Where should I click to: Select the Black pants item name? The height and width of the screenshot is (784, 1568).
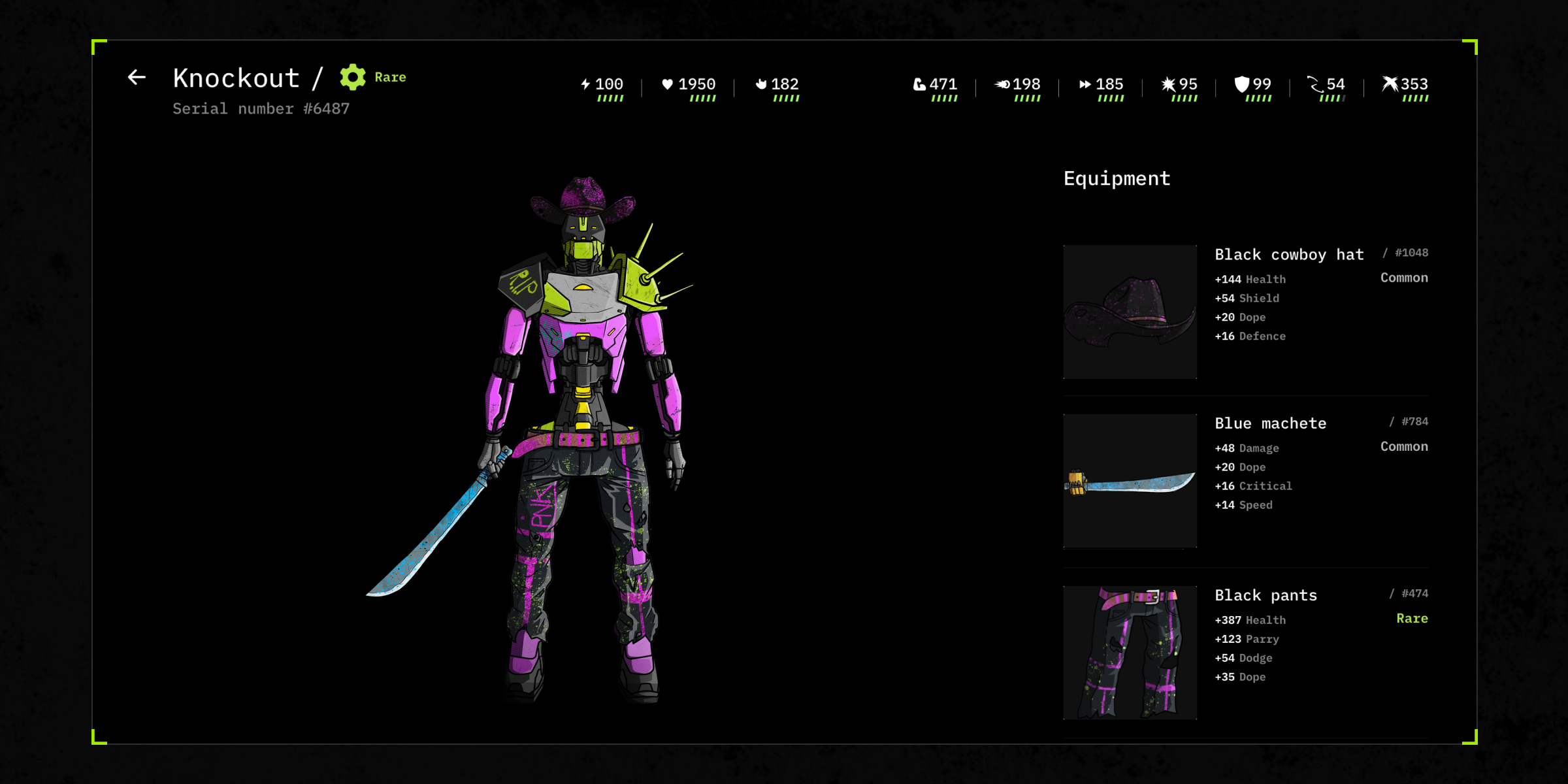(x=1266, y=595)
